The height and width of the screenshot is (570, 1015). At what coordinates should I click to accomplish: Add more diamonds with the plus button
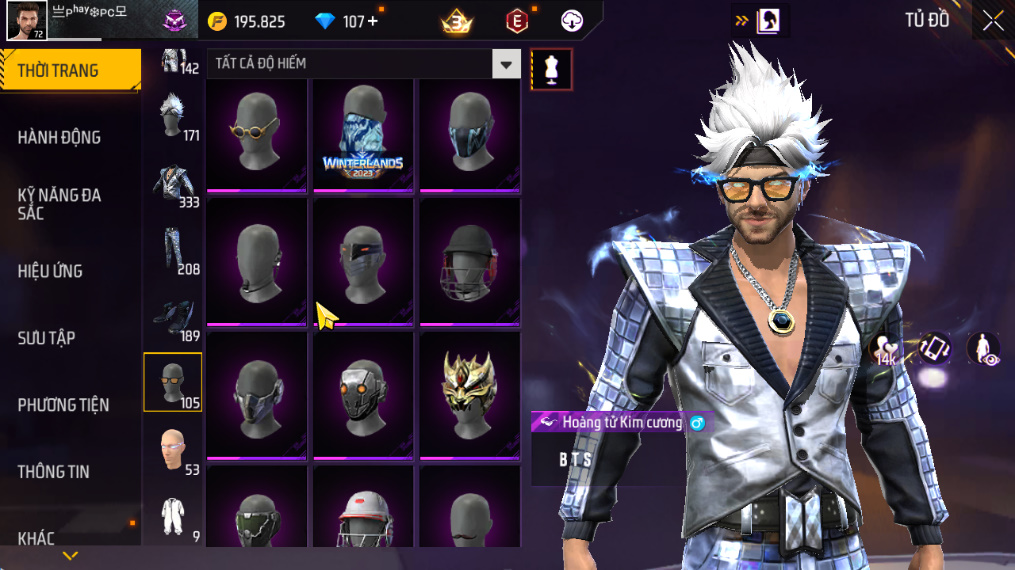(x=373, y=21)
